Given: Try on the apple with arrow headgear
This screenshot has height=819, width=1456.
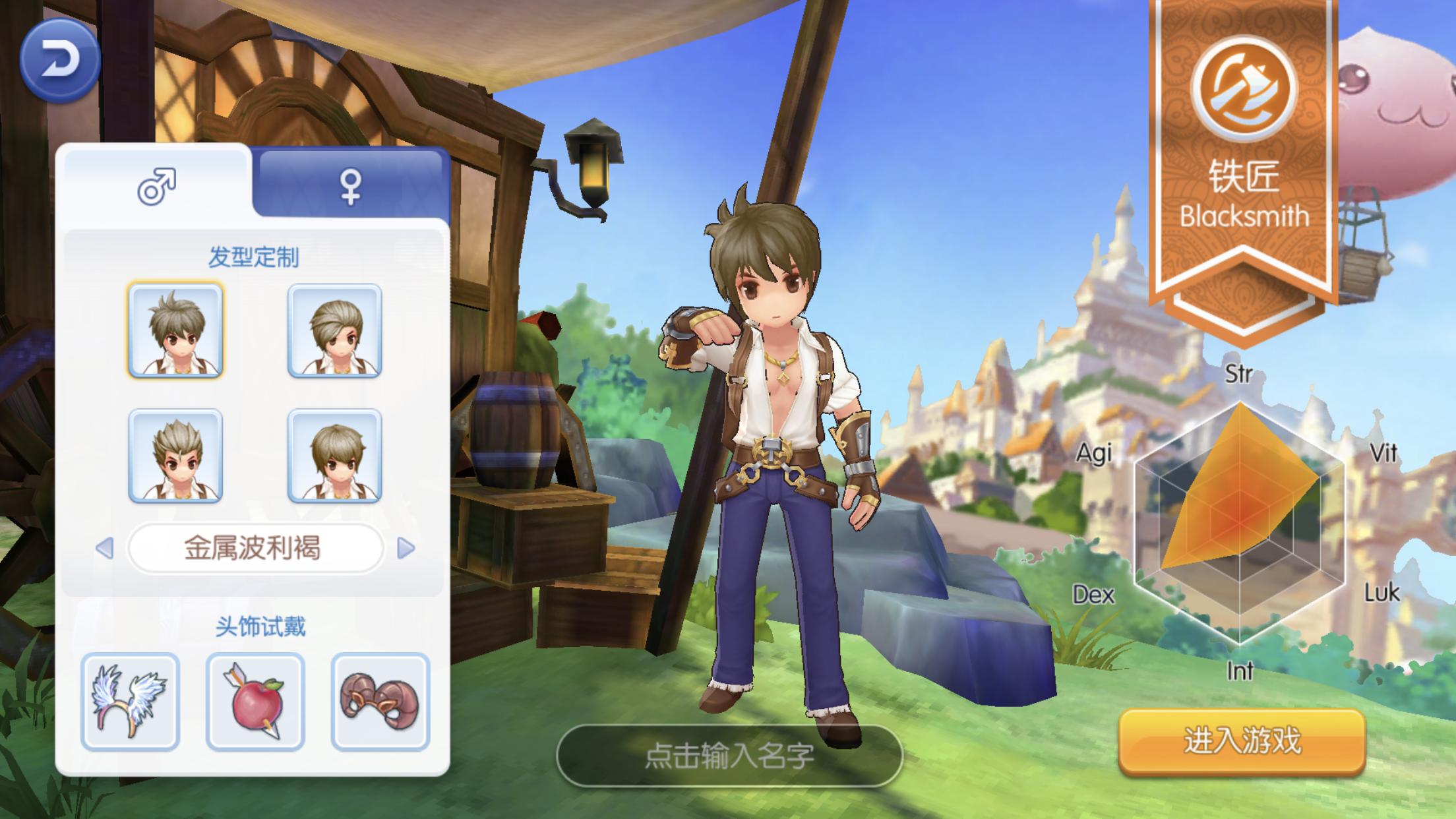Looking at the screenshot, I should 255,702.
